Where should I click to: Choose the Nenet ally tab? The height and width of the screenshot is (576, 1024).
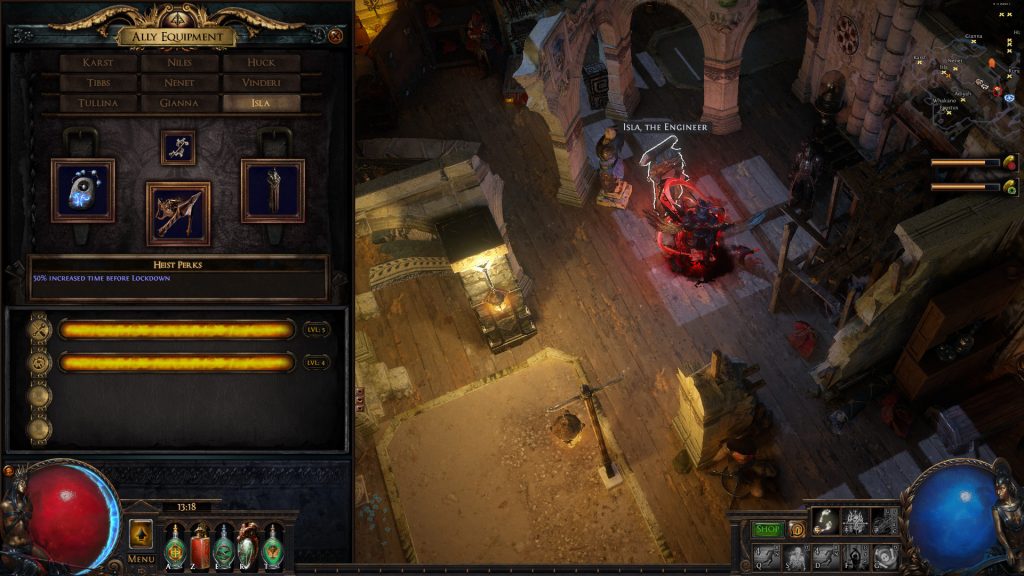coord(179,83)
